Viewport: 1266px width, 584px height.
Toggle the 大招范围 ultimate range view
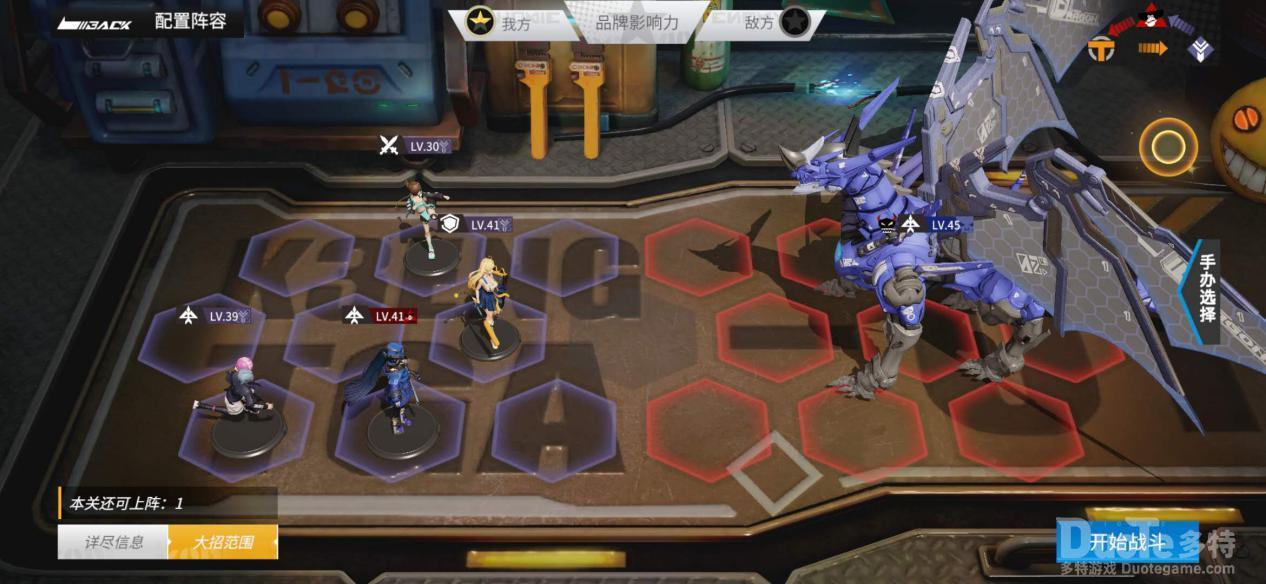(223, 542)
